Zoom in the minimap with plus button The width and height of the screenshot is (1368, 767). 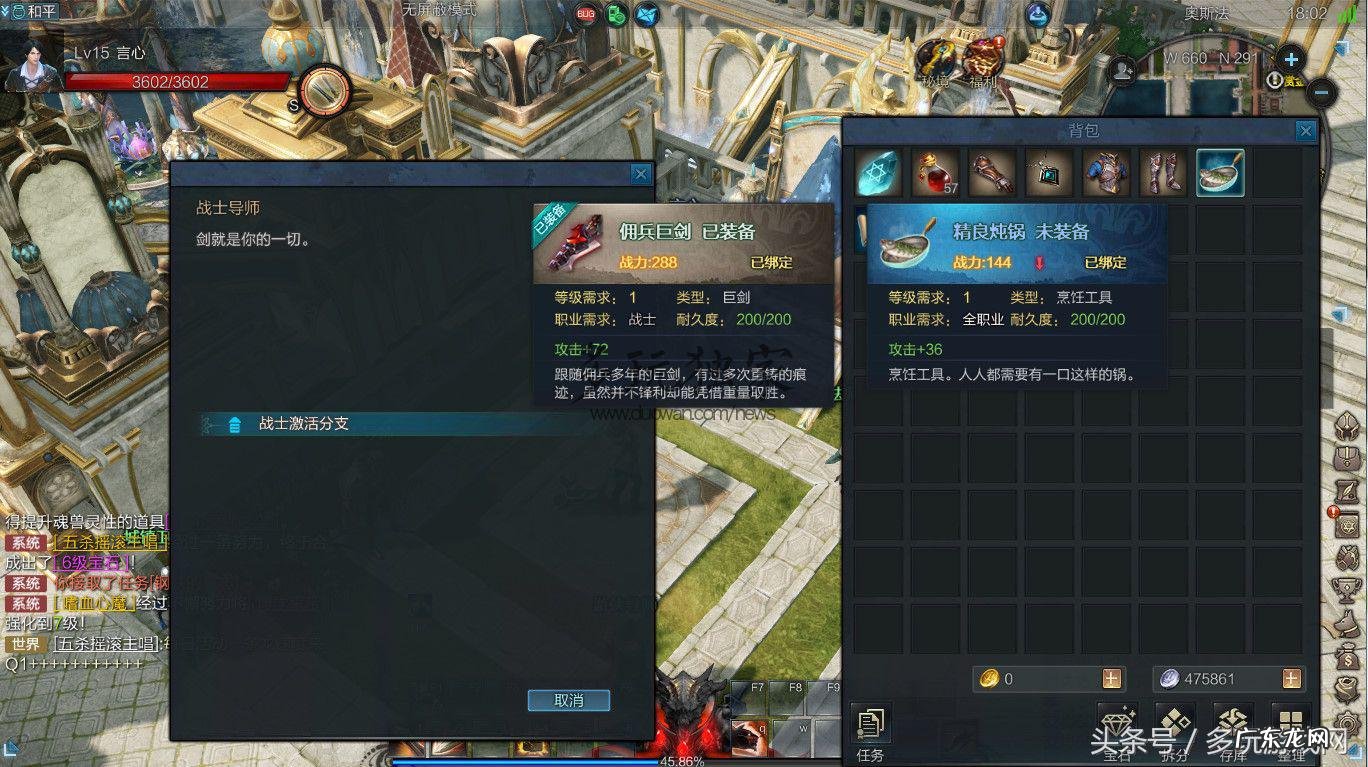[1291, 59]
